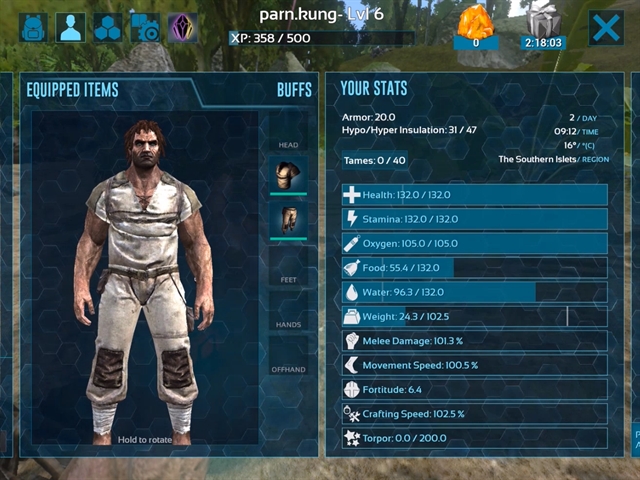Image resolution: width=640 pixels, height=480 pixels.
Task: Upgrade the Melee Damage stat row
Action: (x=473, y=341)
